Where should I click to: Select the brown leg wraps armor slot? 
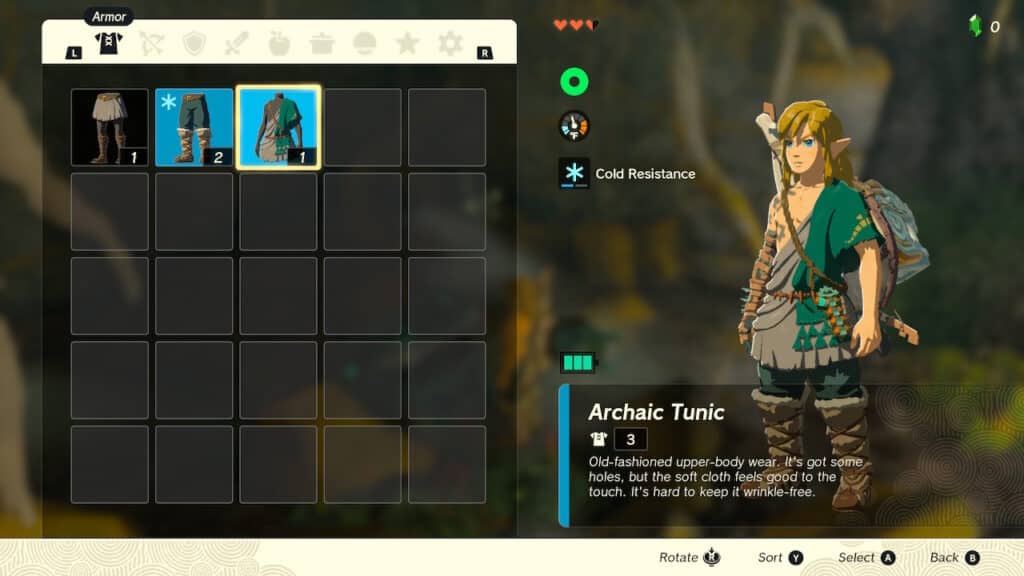110,127
